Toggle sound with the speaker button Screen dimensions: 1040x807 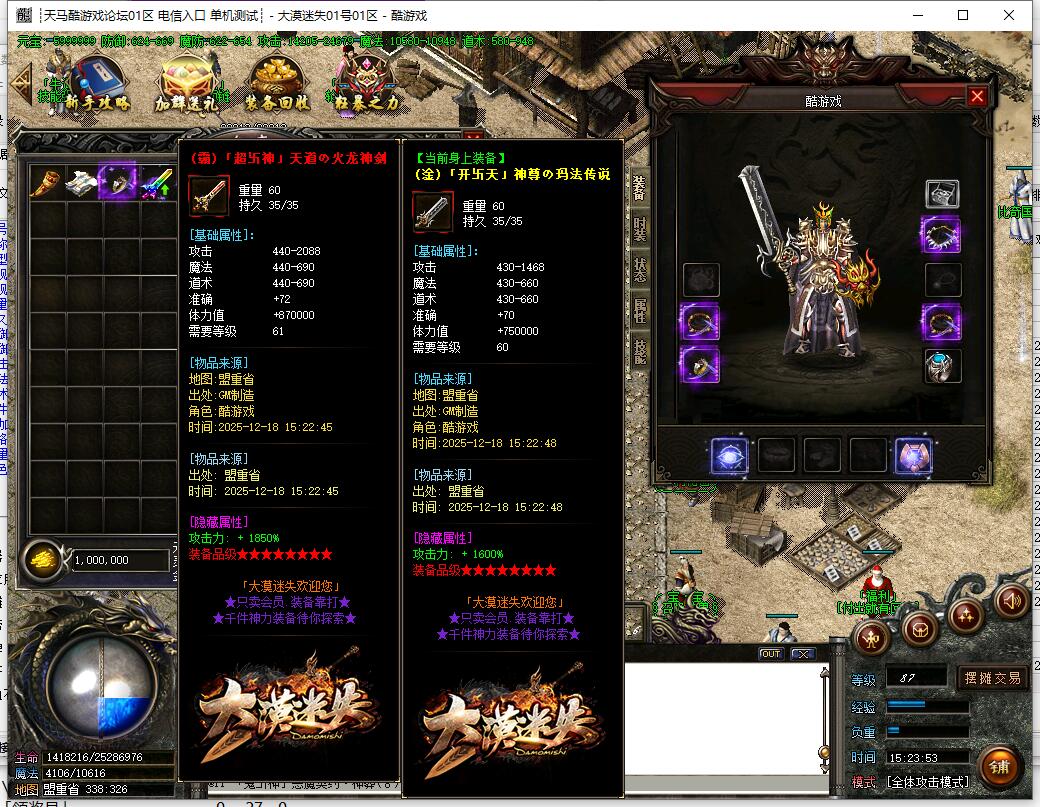[1012, 601]
